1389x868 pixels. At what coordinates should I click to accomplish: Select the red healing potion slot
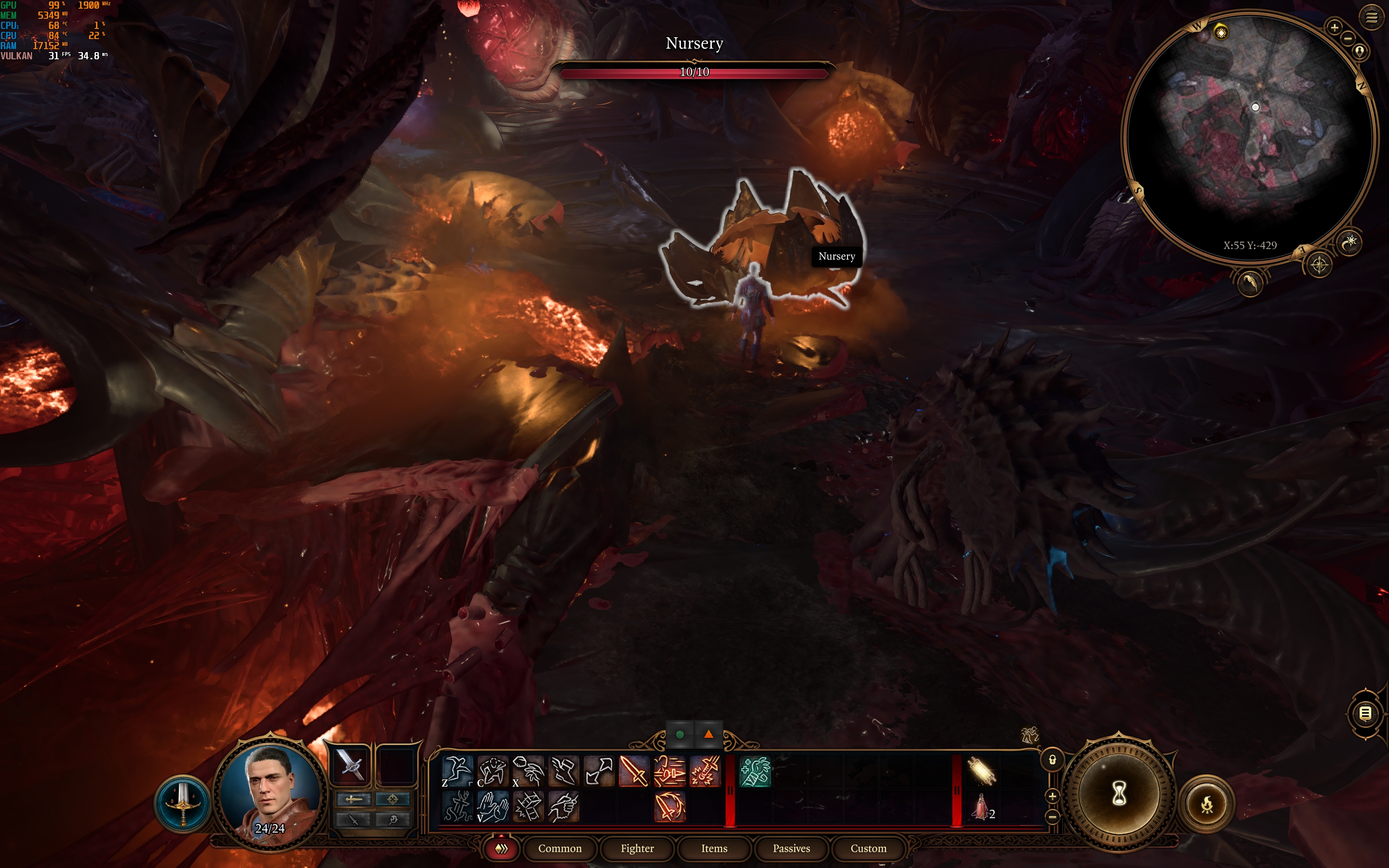(x=981, y=806)
